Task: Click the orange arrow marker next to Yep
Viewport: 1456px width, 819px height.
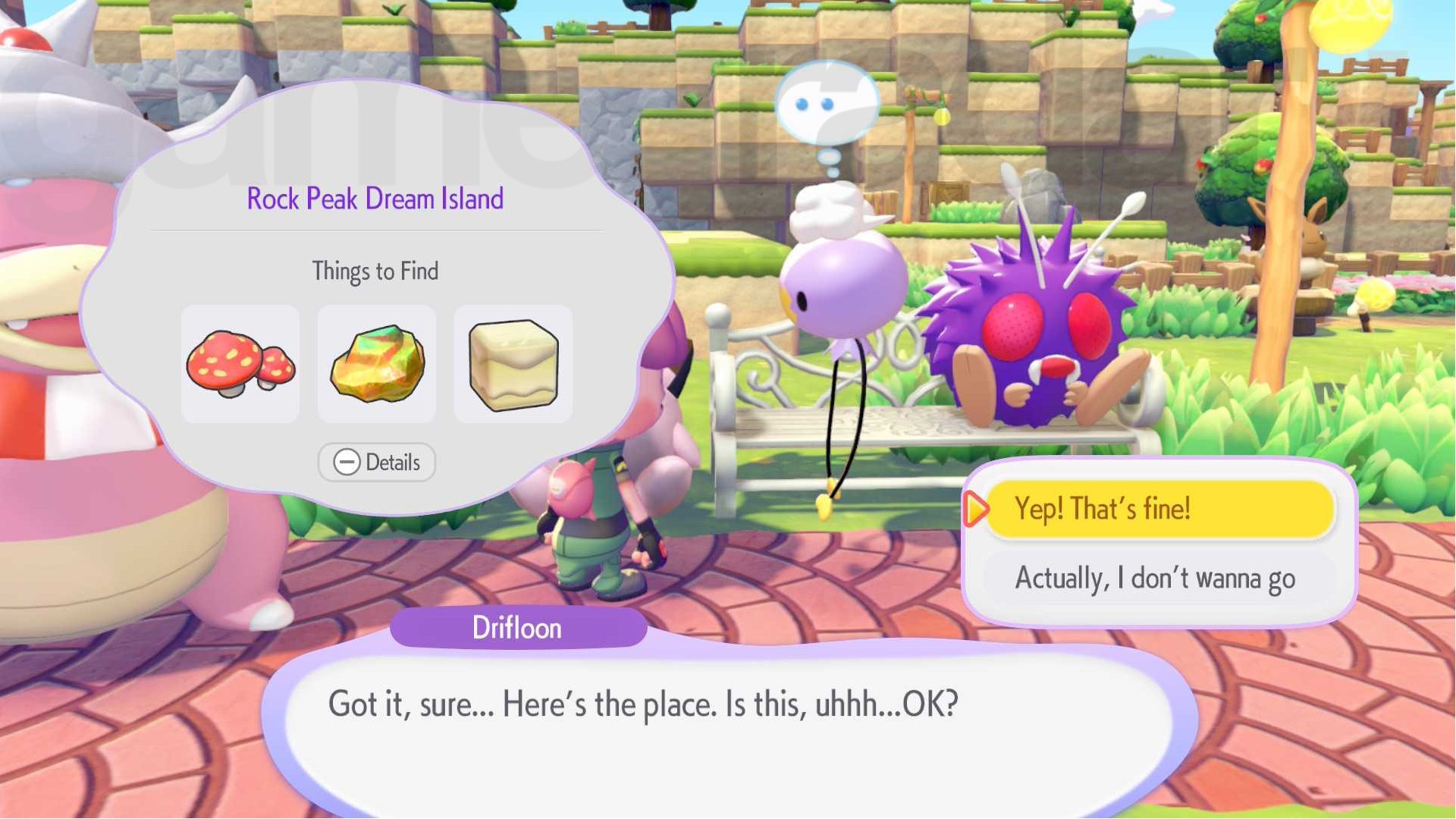Action: 977,510
